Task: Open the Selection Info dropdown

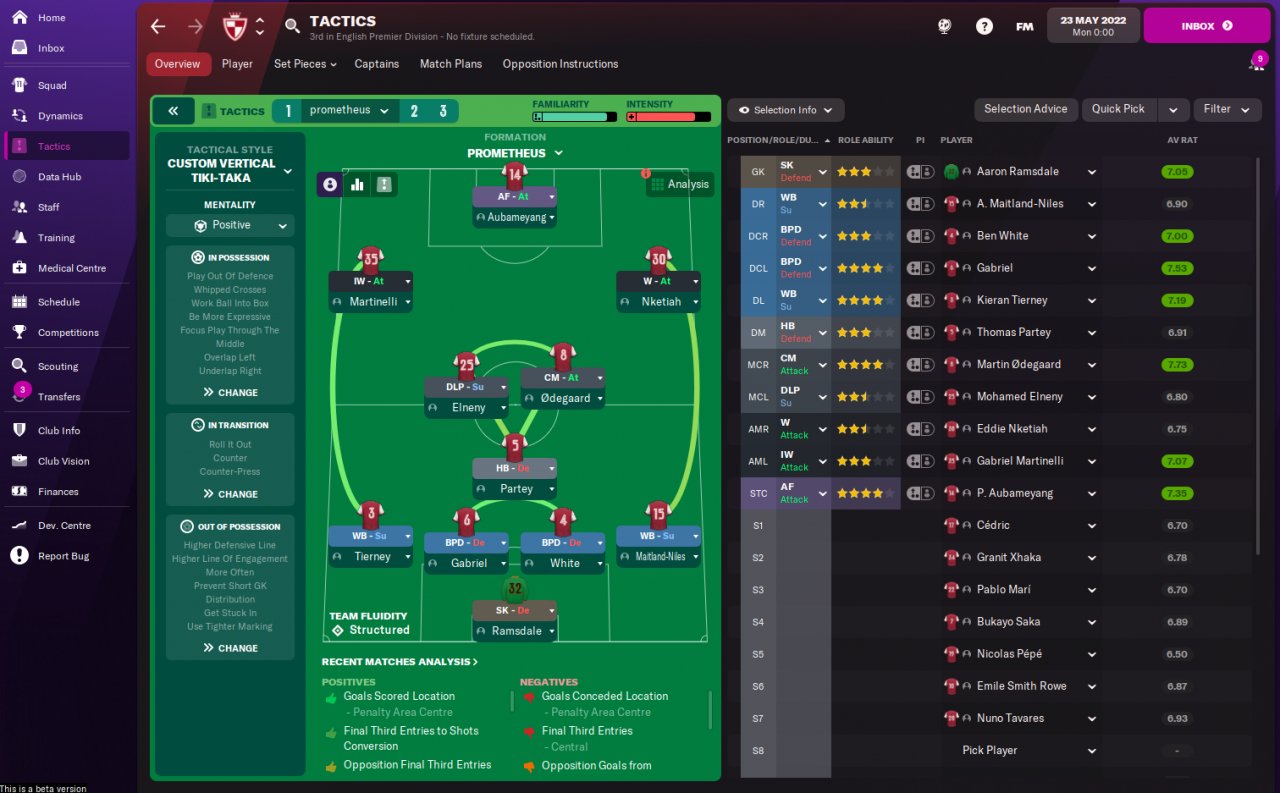Action: (x=786, y=110)
